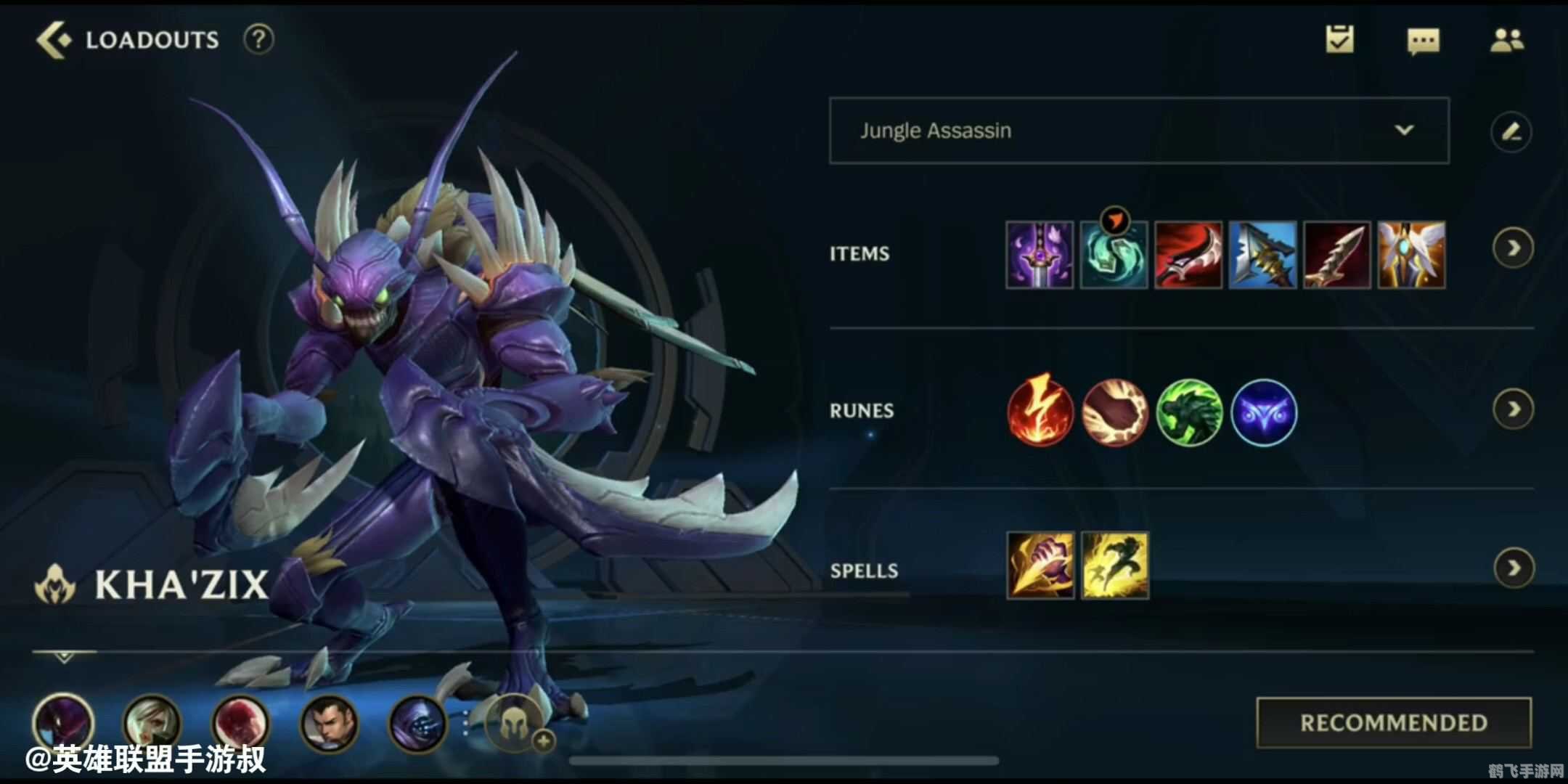
Task: Apply the Recommended loadout
Action: (x=1394, y=722)
